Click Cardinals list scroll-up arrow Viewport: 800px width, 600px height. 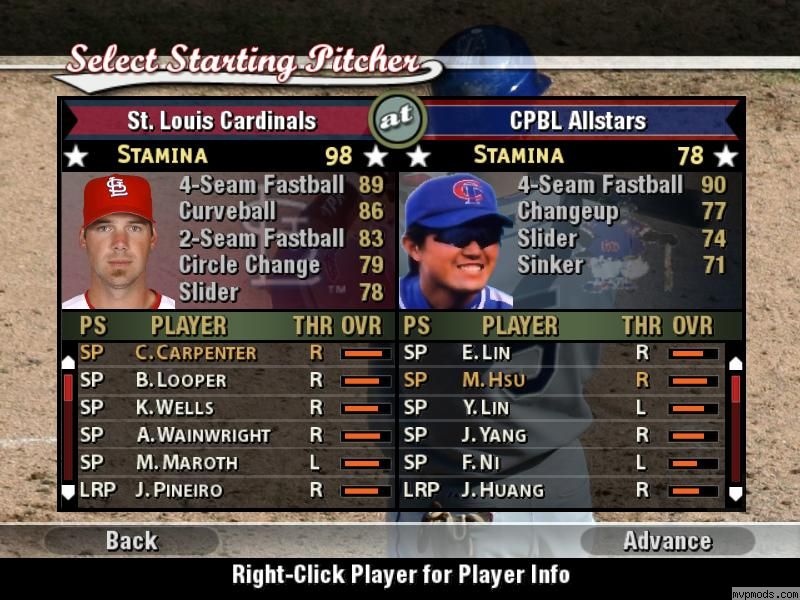point(68,362)
